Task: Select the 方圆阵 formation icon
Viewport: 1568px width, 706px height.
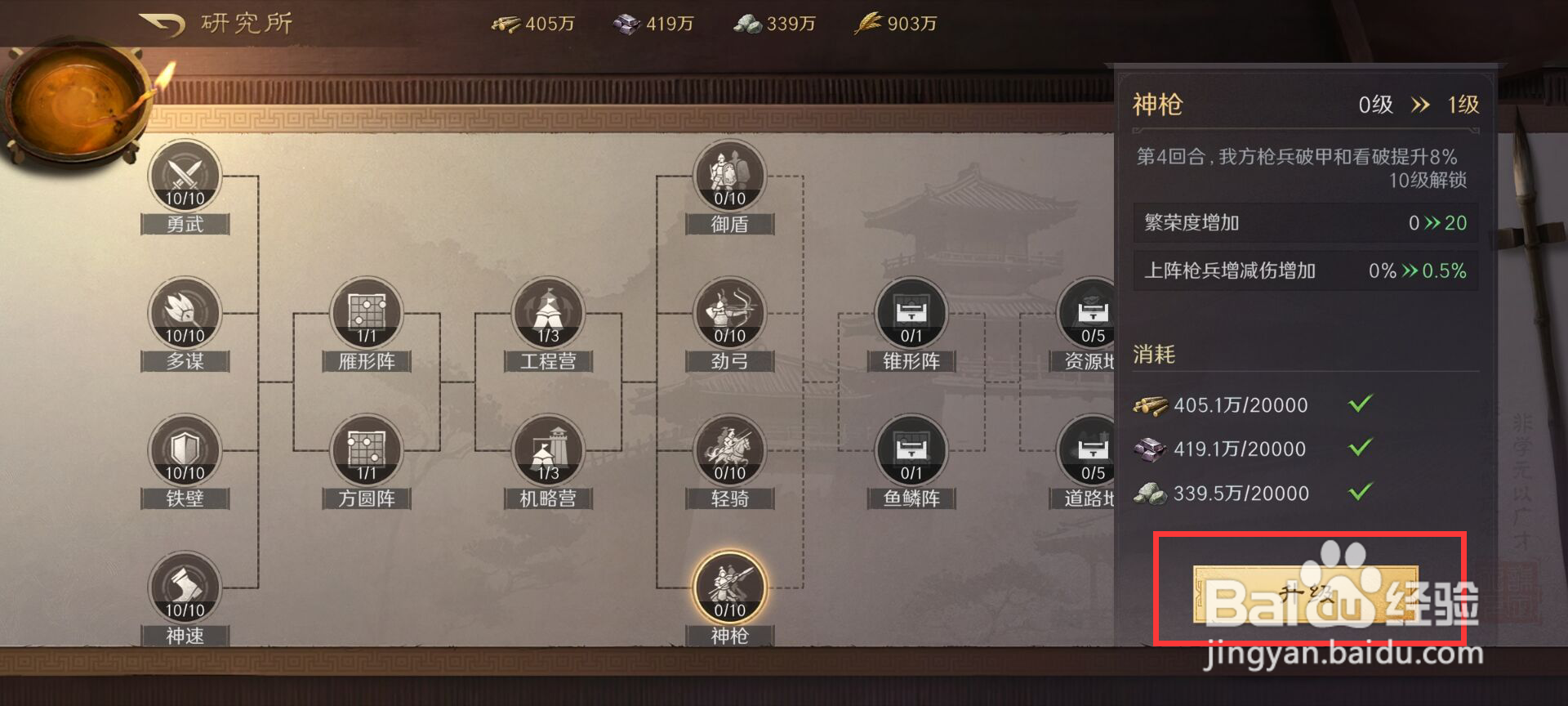Action: pyautogui.click(x=366, y=450)
